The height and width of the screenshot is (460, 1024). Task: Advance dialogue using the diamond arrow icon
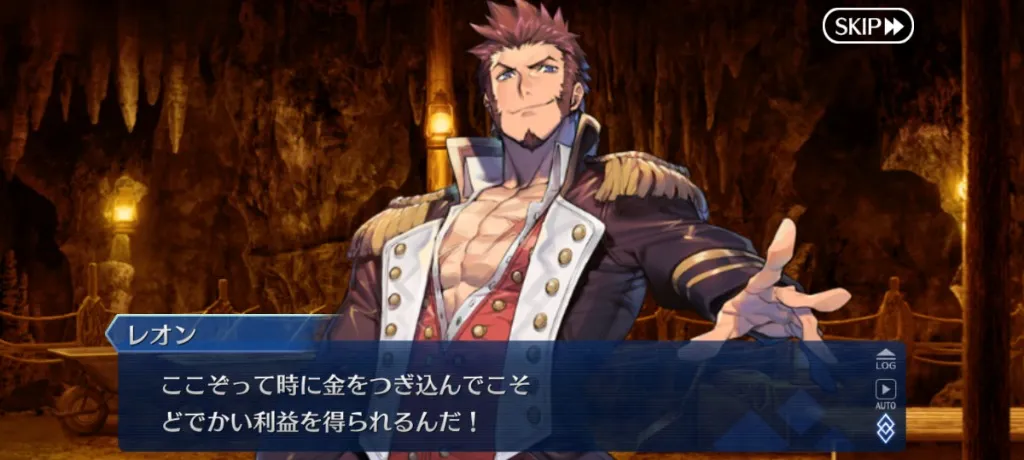click(x=886, y=429)
